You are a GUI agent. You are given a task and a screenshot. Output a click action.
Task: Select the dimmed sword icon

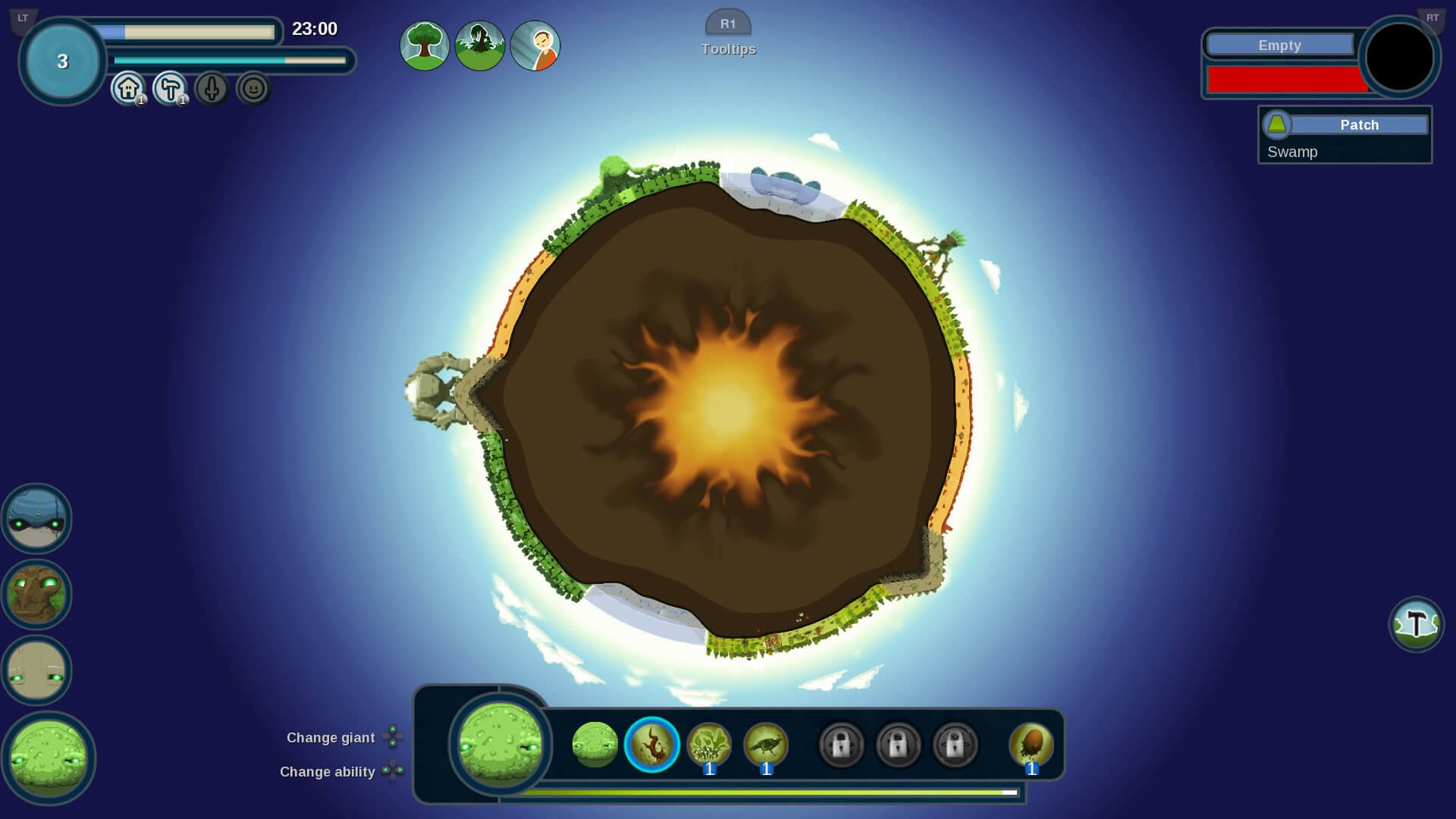[x=212, y=89]
